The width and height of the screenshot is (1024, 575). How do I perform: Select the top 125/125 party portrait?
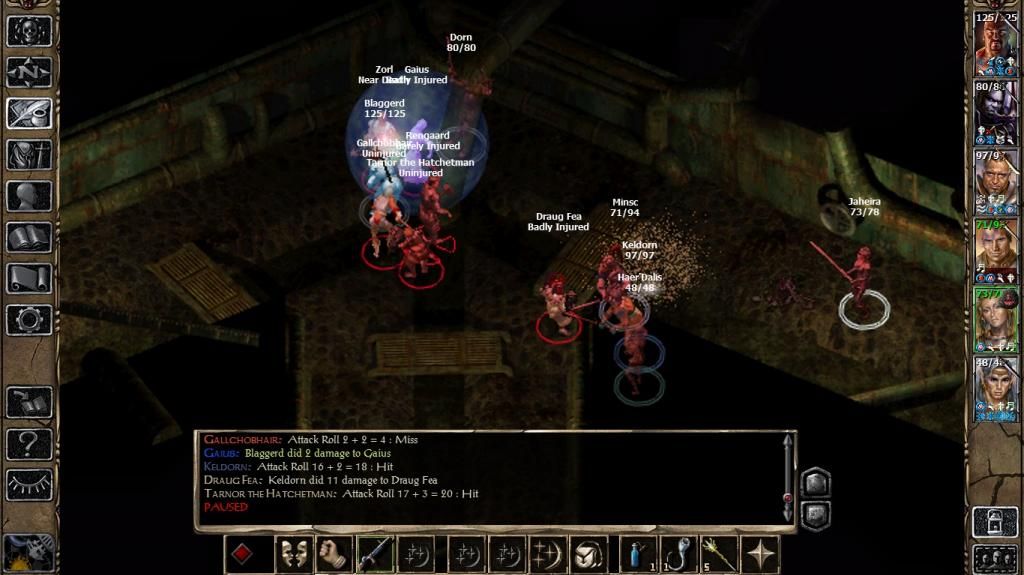coord(995,45)
